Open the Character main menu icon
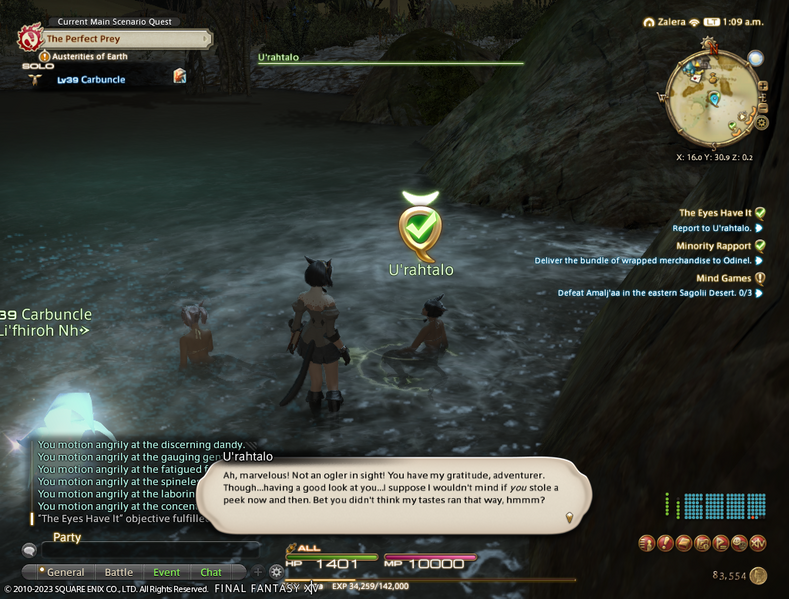789x599 pixels. [x=646, y=543]
